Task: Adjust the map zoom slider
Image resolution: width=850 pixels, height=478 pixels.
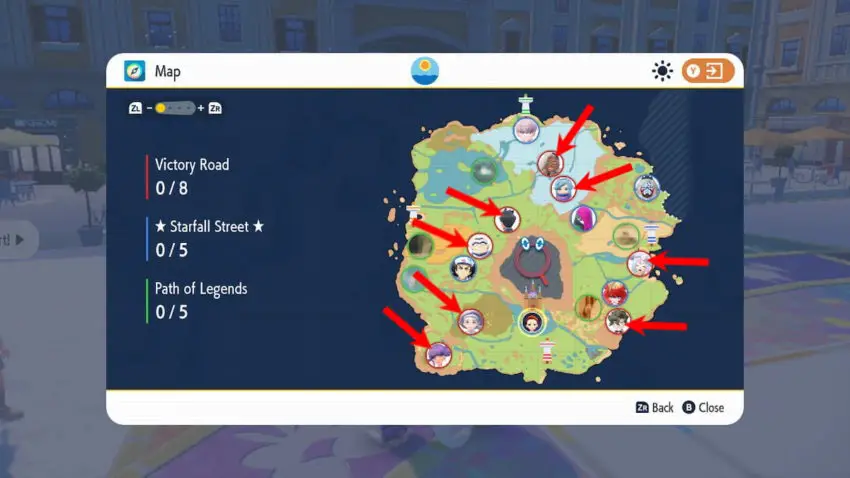Action: click(175, 108)
